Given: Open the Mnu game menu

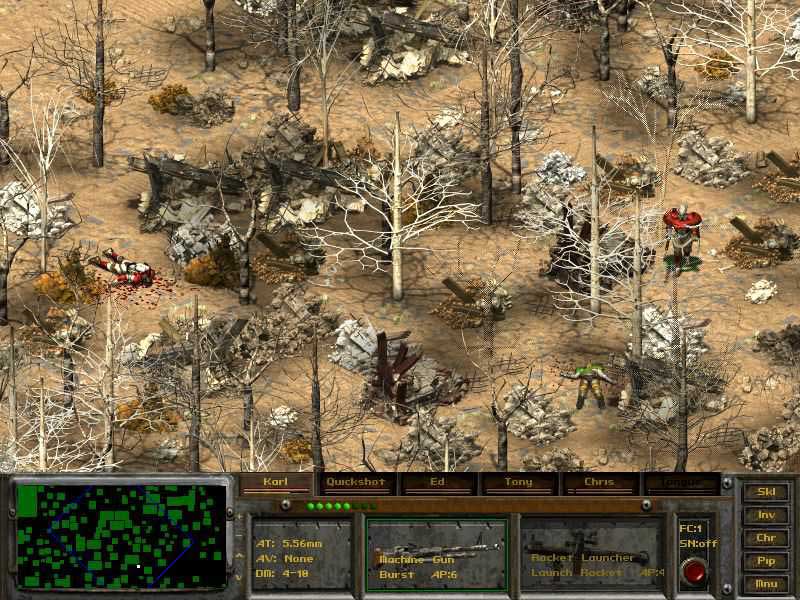Looking at the screenshot, I should (x=766, y=584).
